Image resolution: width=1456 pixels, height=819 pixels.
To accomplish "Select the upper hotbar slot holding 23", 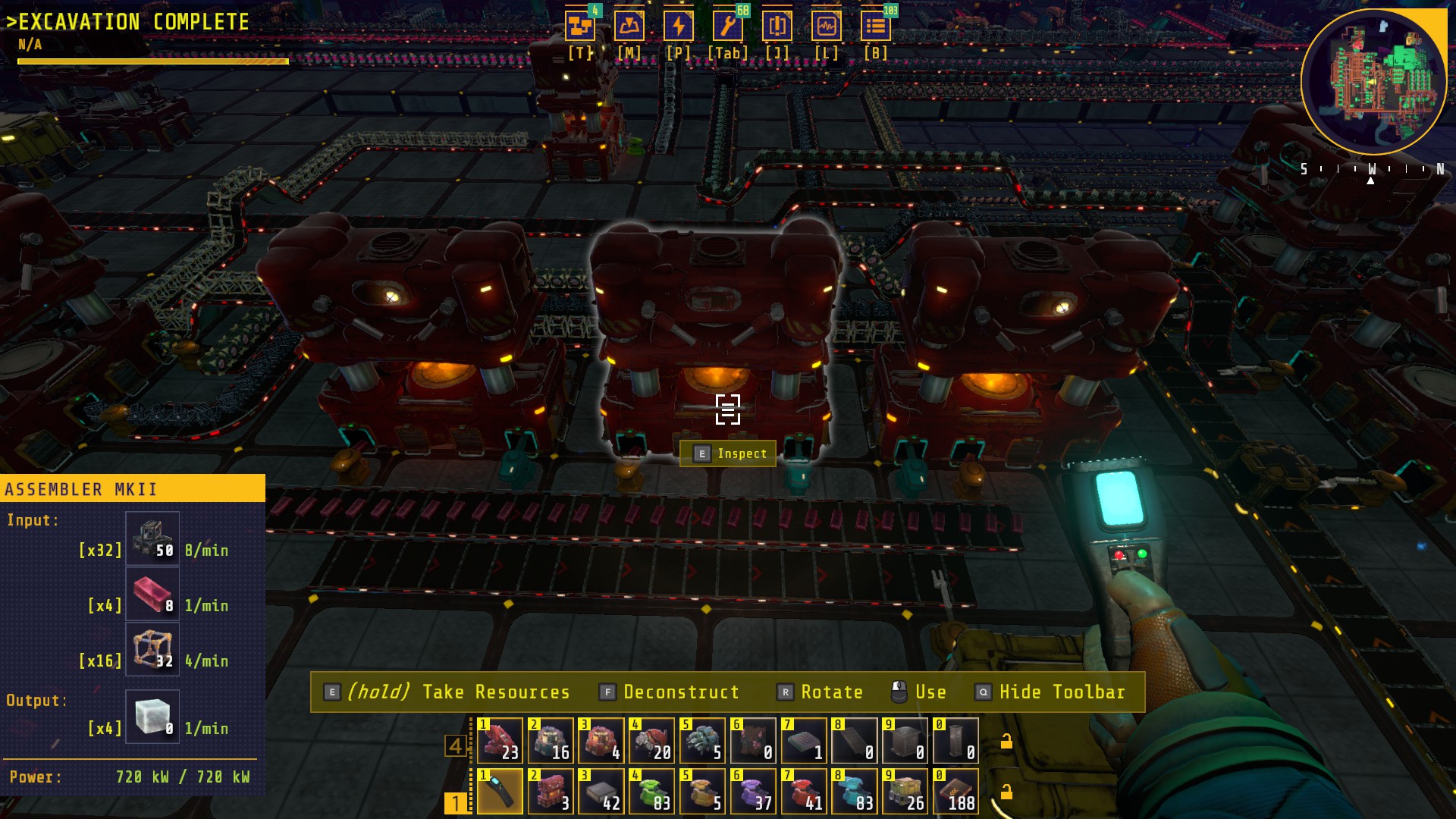I will click(500, 740).
